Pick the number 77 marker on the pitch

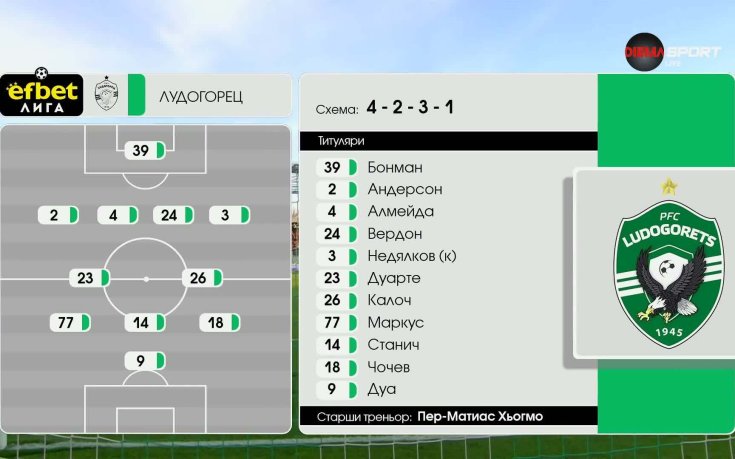click(71, 322)
